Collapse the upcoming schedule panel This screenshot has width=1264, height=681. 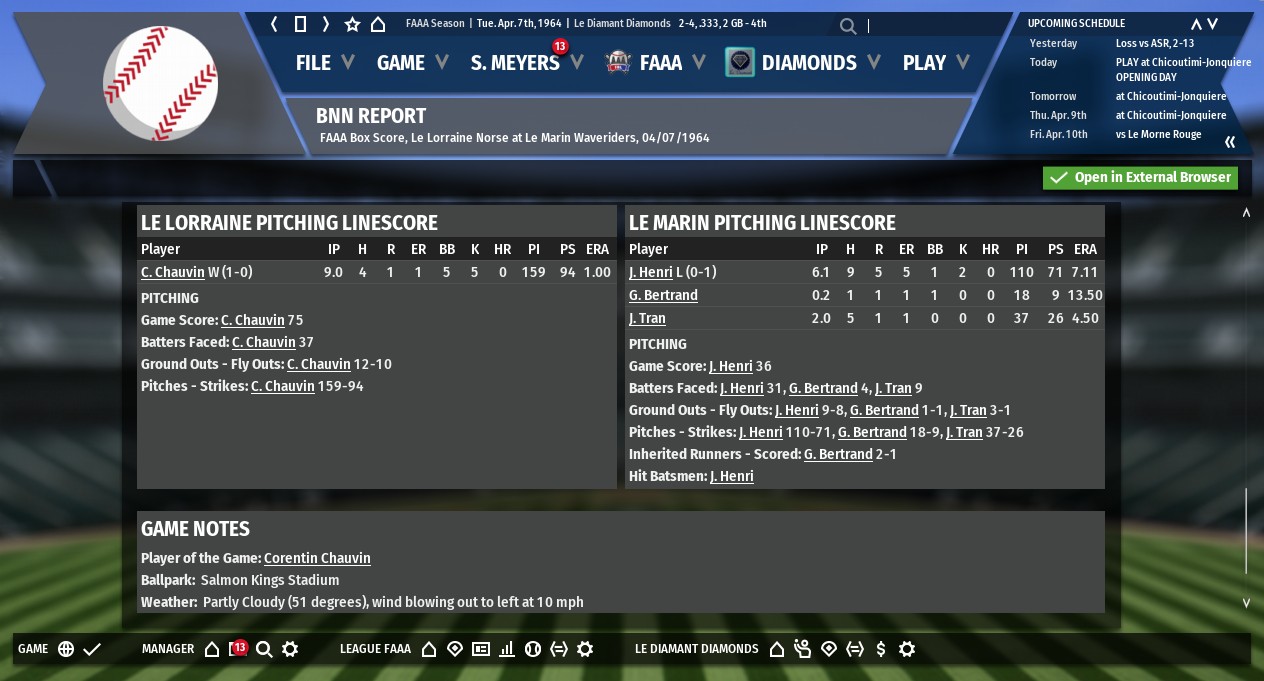1230,142
